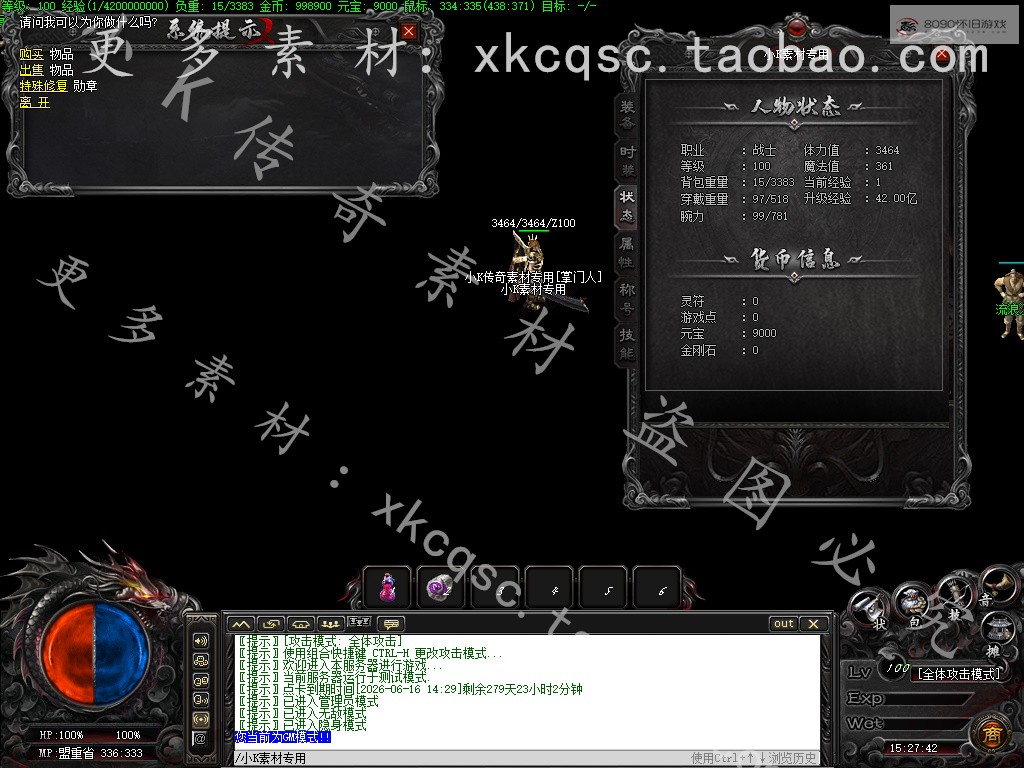This screenshot has width=1024, height=768.
Task: Open the 技能 skills tab
Action: pos(627,343)
